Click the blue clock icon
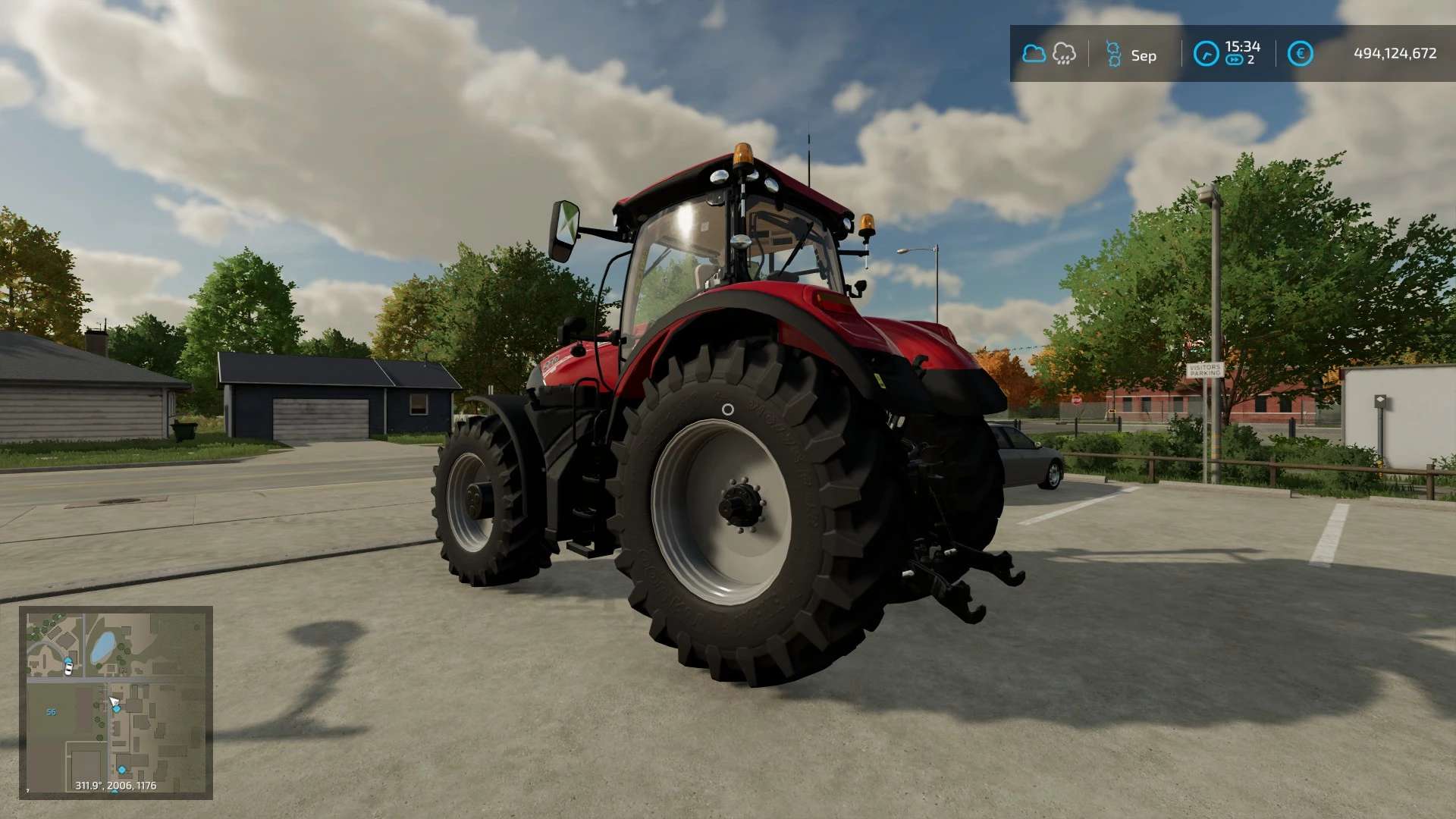The height and width of the screenshot is (819, 1456). coord(1206,54)
